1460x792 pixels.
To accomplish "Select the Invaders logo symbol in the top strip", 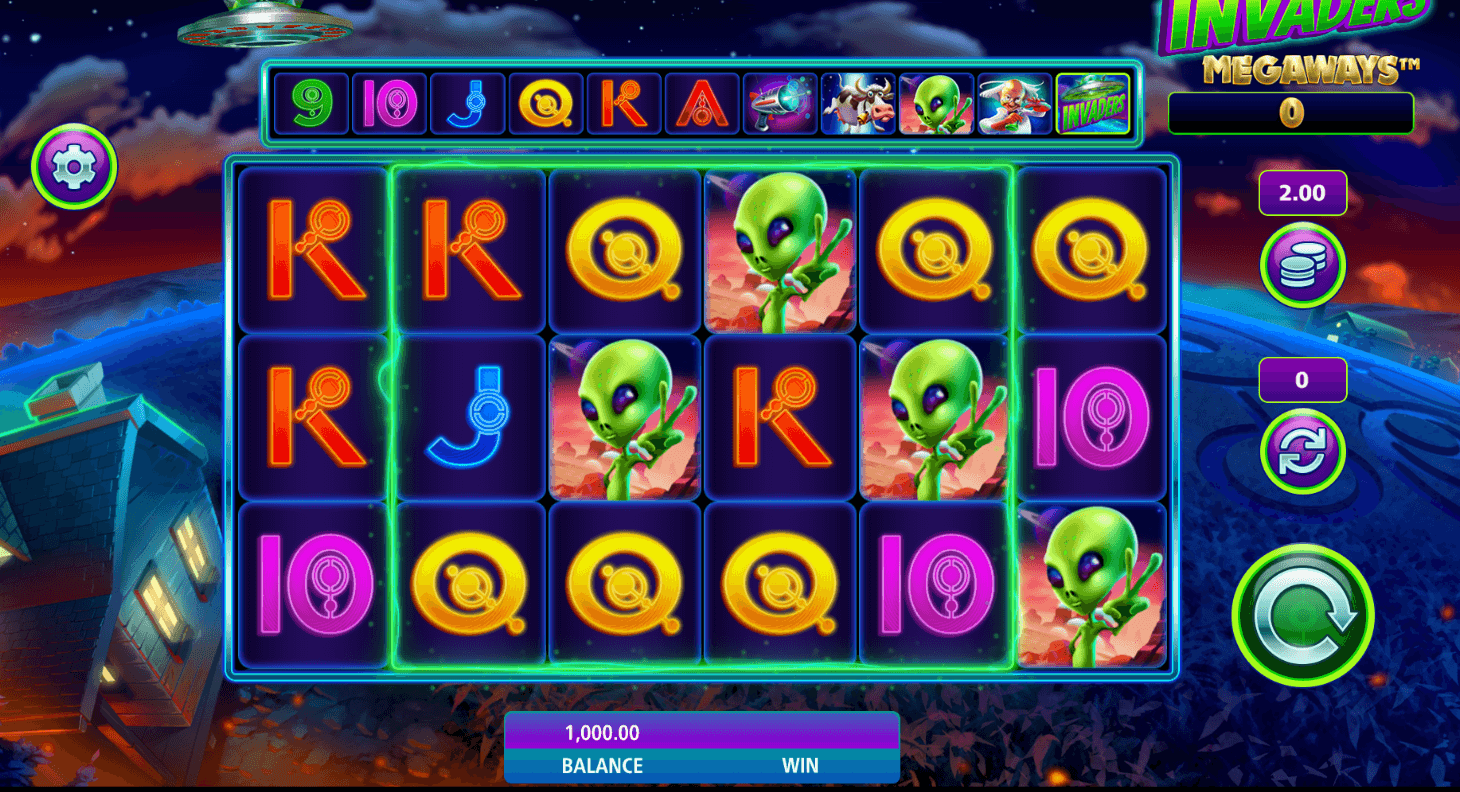I will point(1092,104).
